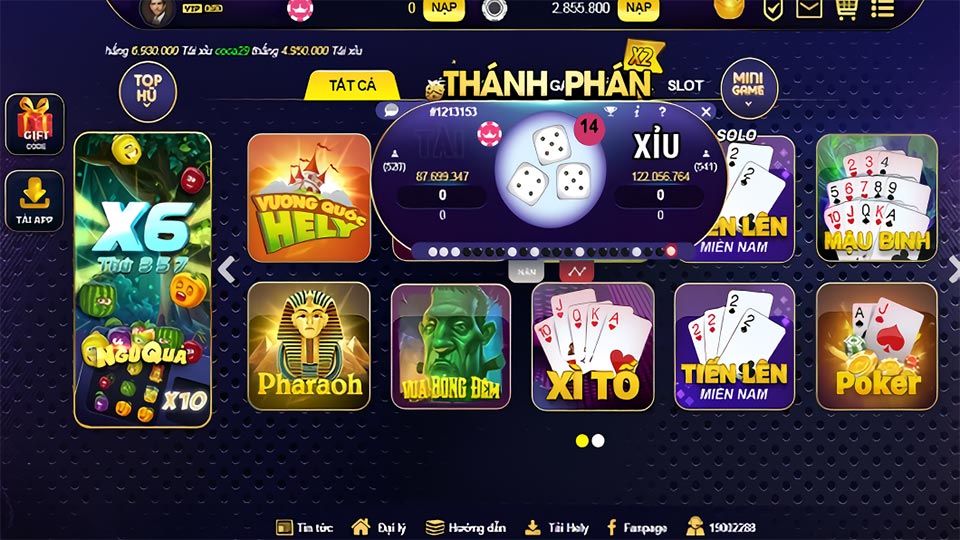The image size is (960, 540).
Task: Open the question mark help in dice popup
Action: point(661,112)
